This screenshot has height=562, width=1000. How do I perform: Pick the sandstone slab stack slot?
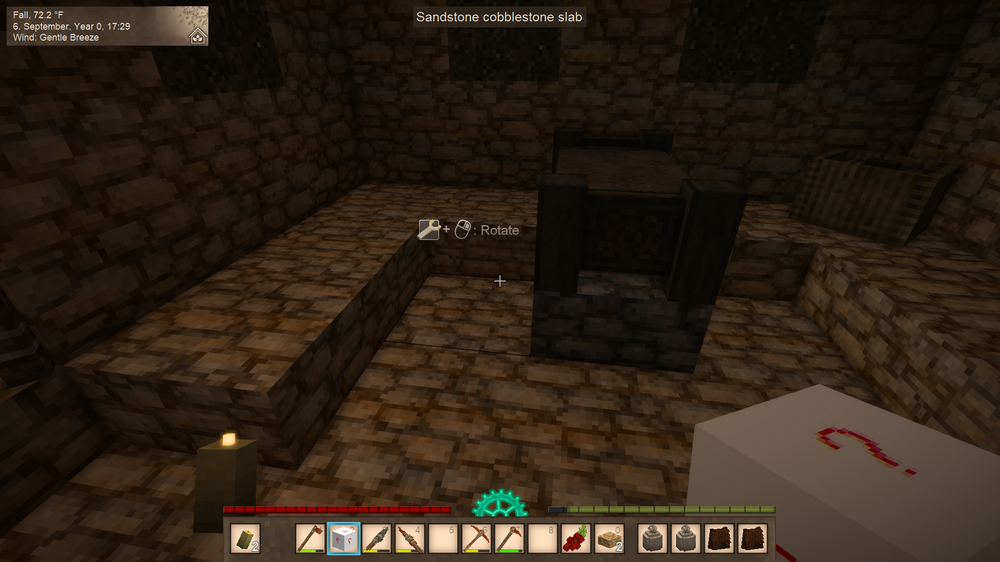608,539
